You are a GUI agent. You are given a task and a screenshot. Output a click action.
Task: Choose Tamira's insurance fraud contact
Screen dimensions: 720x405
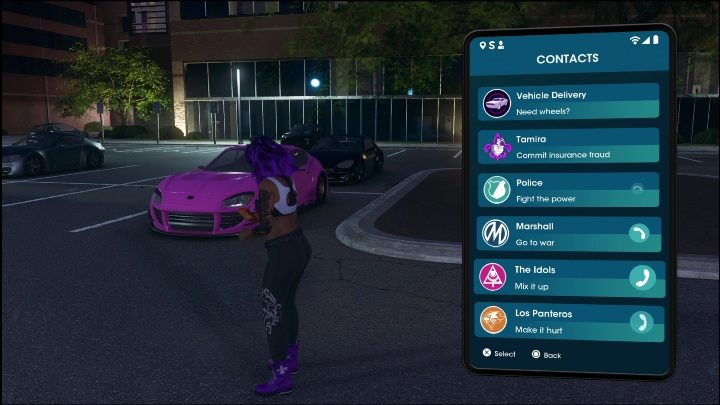click(567, 147)
